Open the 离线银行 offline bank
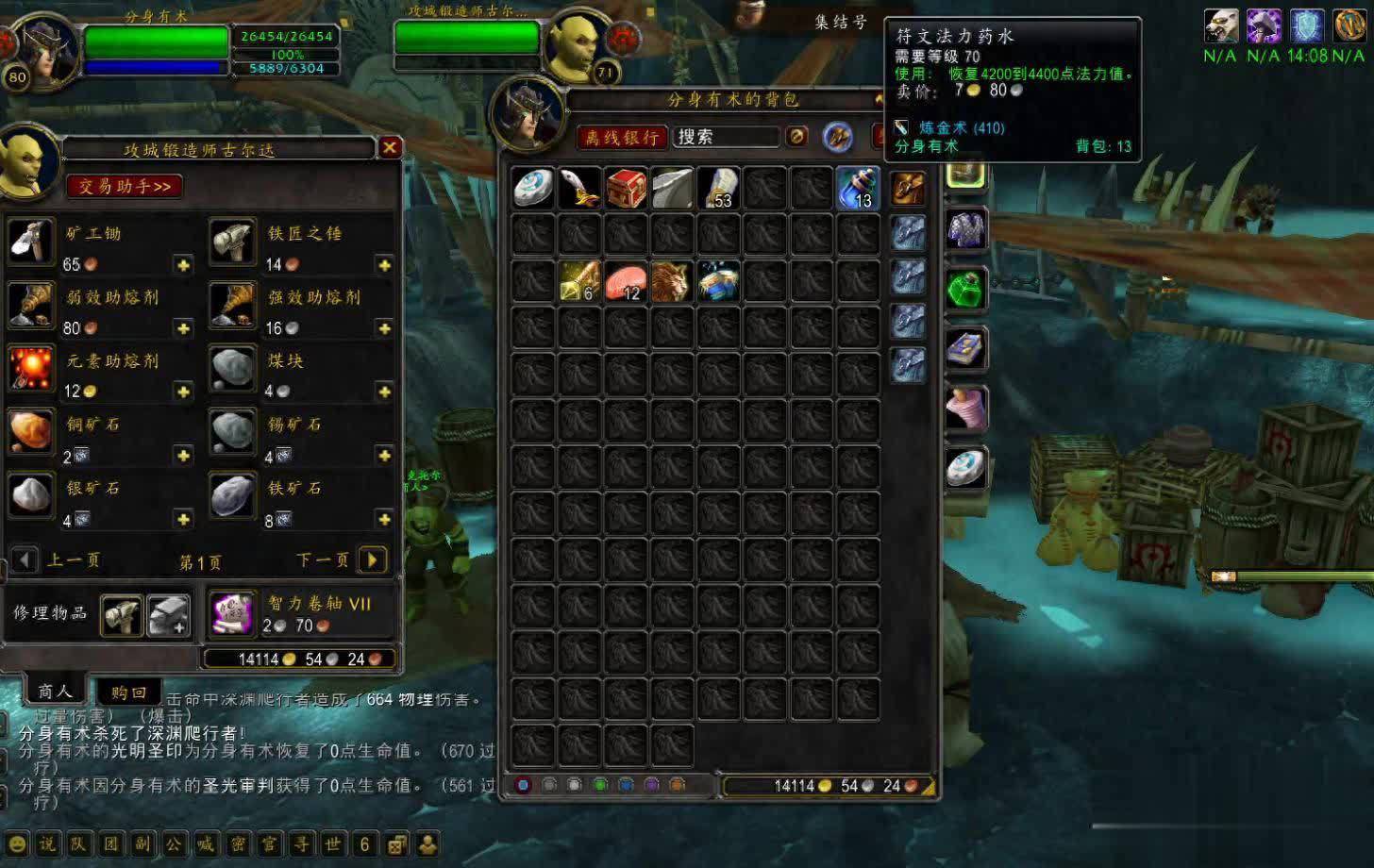 [622, 138]
